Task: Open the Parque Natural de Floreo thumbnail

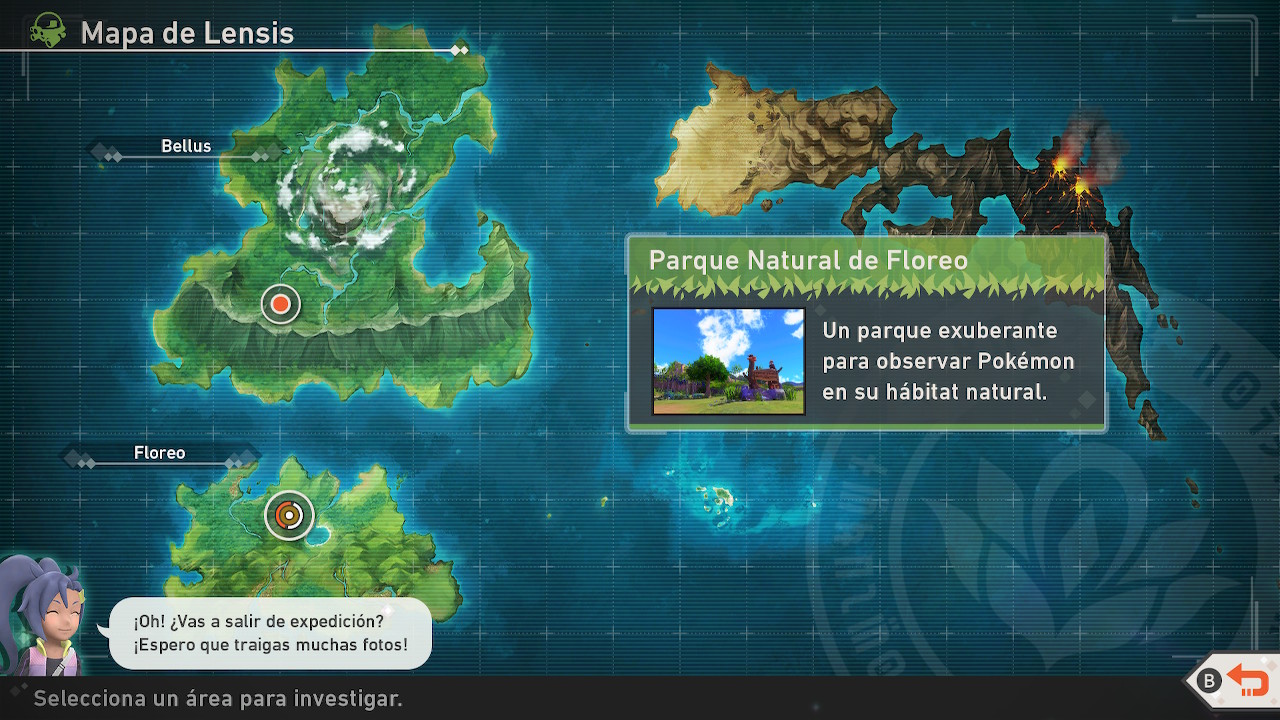Action: point(728,361)
